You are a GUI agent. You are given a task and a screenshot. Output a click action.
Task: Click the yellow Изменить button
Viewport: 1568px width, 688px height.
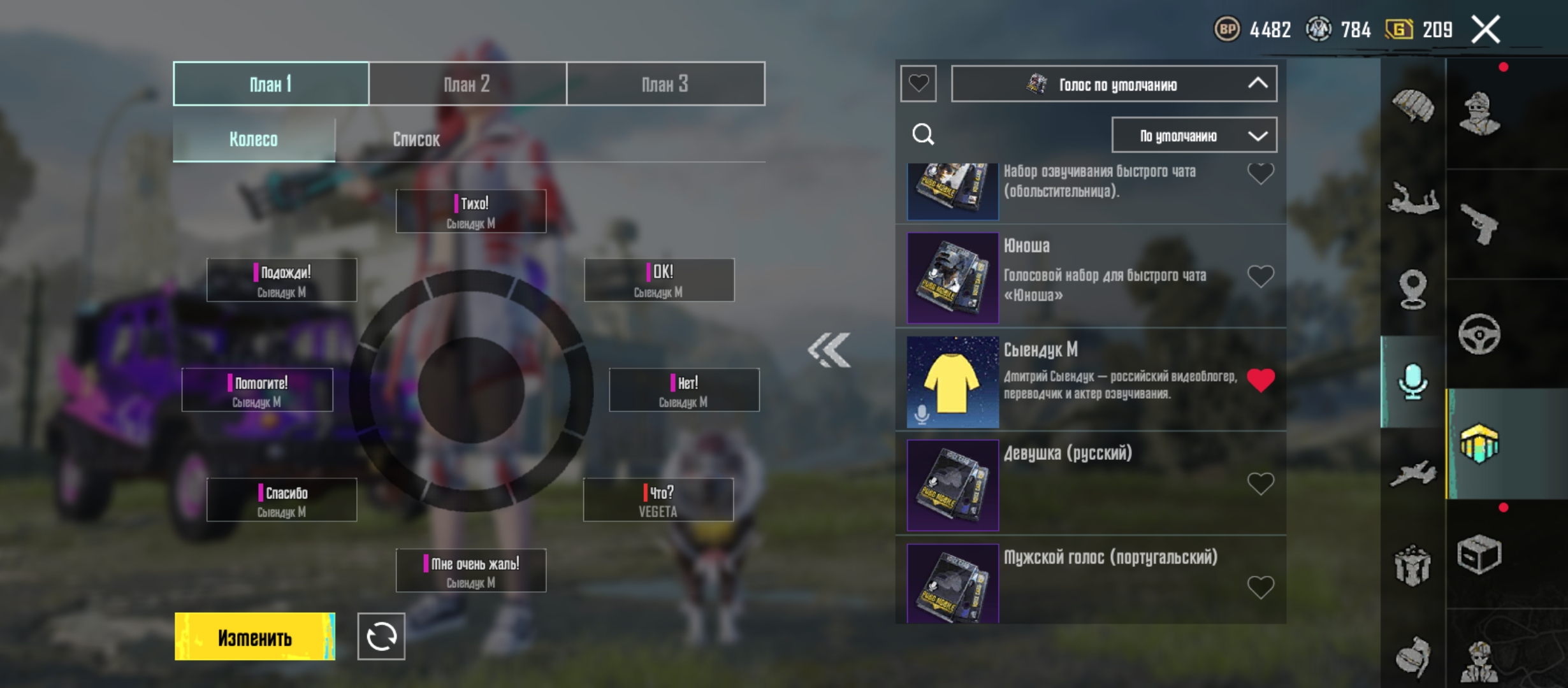(255, 637)
